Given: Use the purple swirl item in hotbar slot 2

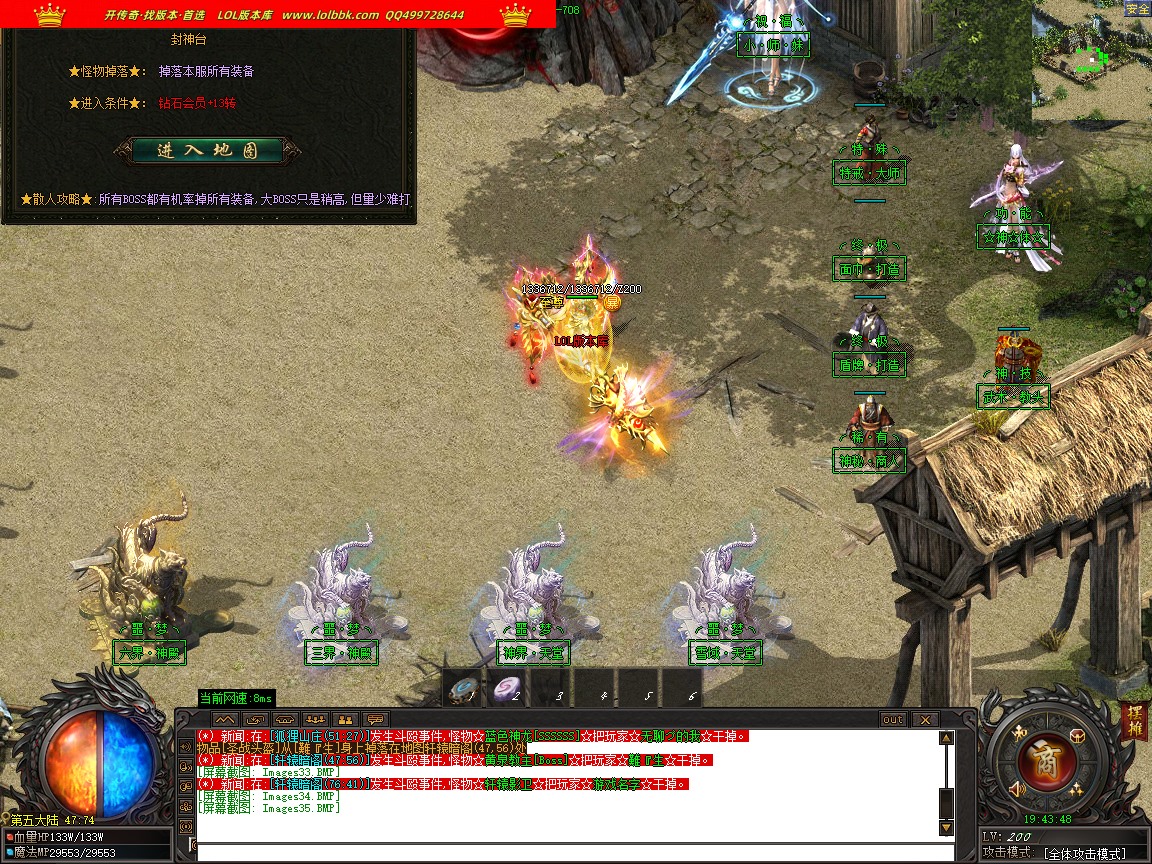Looking at the screenshot, I should tap(509, 688).
